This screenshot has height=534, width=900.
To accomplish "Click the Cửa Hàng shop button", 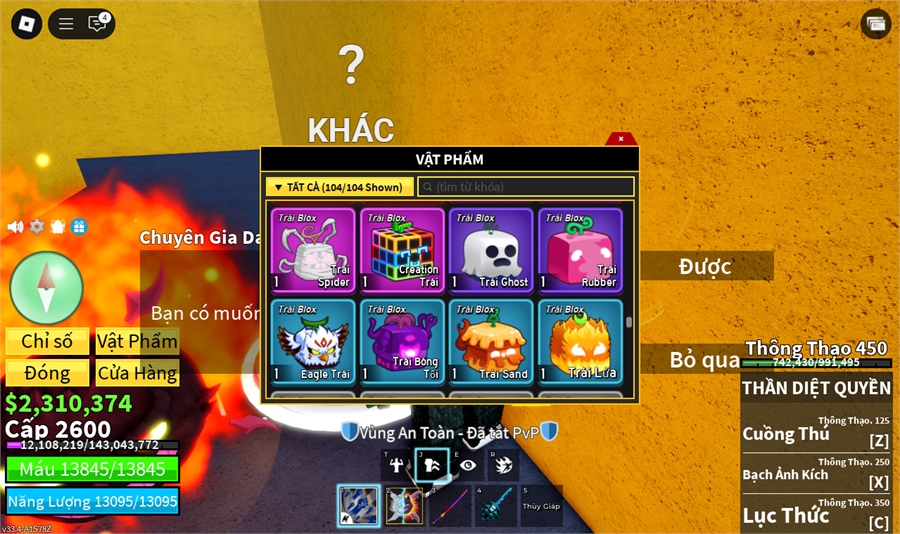I will point(138,373).
